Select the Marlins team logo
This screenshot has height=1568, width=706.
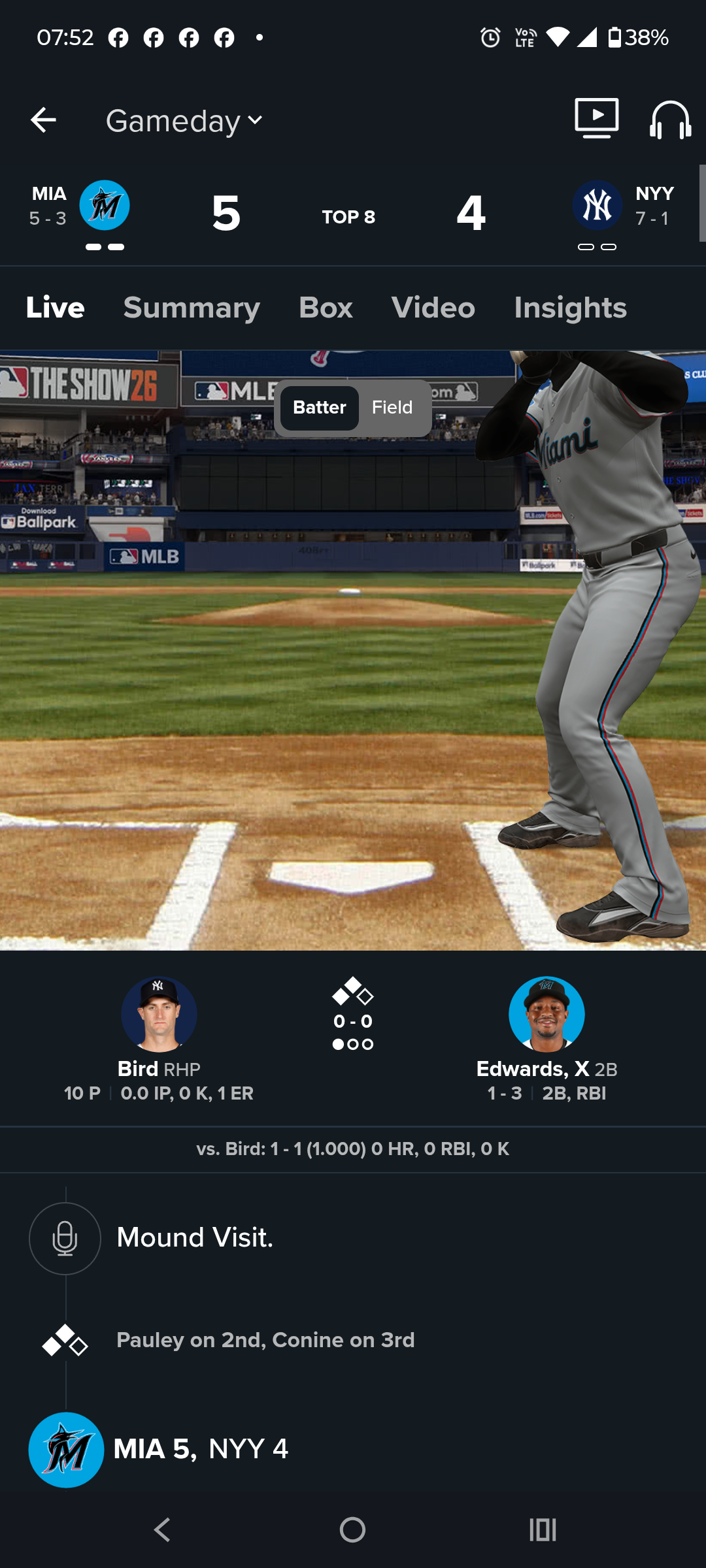105,205
